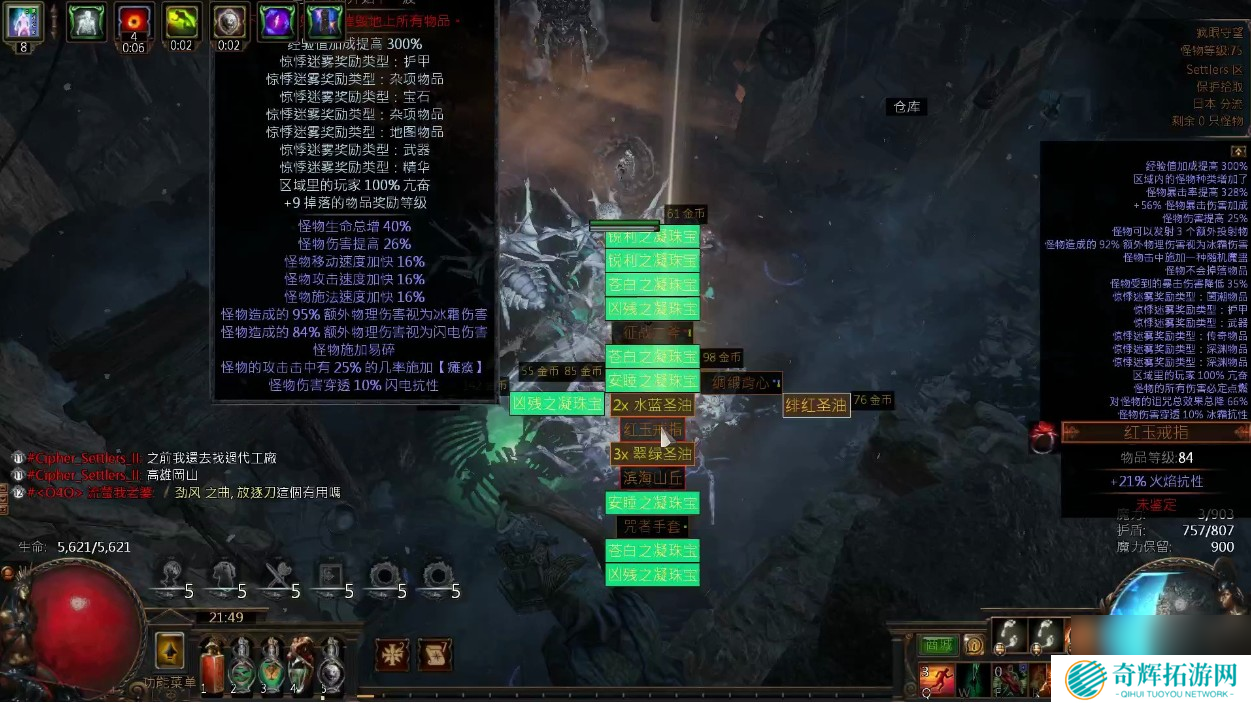The image size is (1251, 705).
Task: Open the 功能菜单 function menu button
Action: click(170, 650)
